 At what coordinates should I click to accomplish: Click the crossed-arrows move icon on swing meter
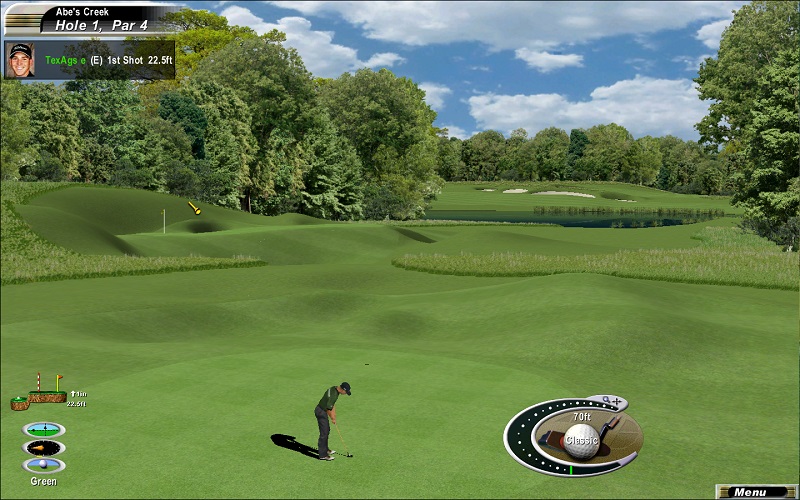618,403
